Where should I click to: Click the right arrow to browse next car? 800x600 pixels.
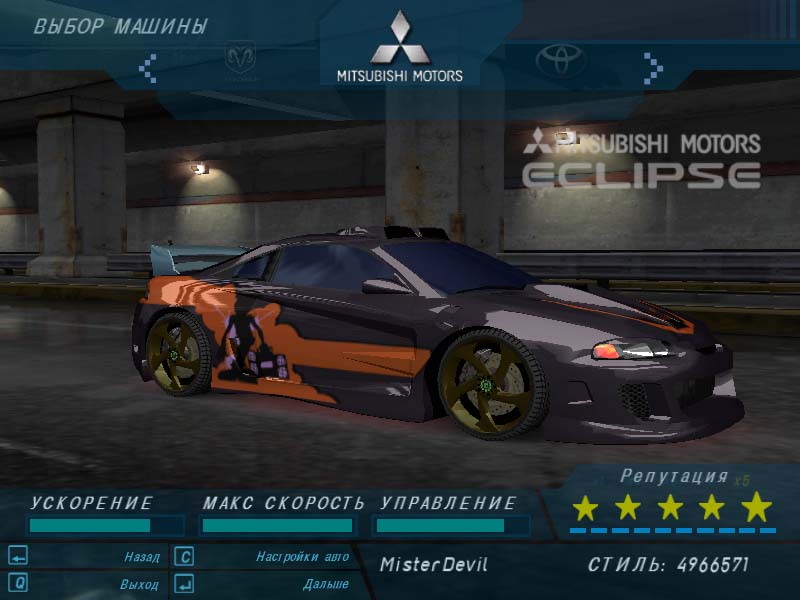(653, 67)
